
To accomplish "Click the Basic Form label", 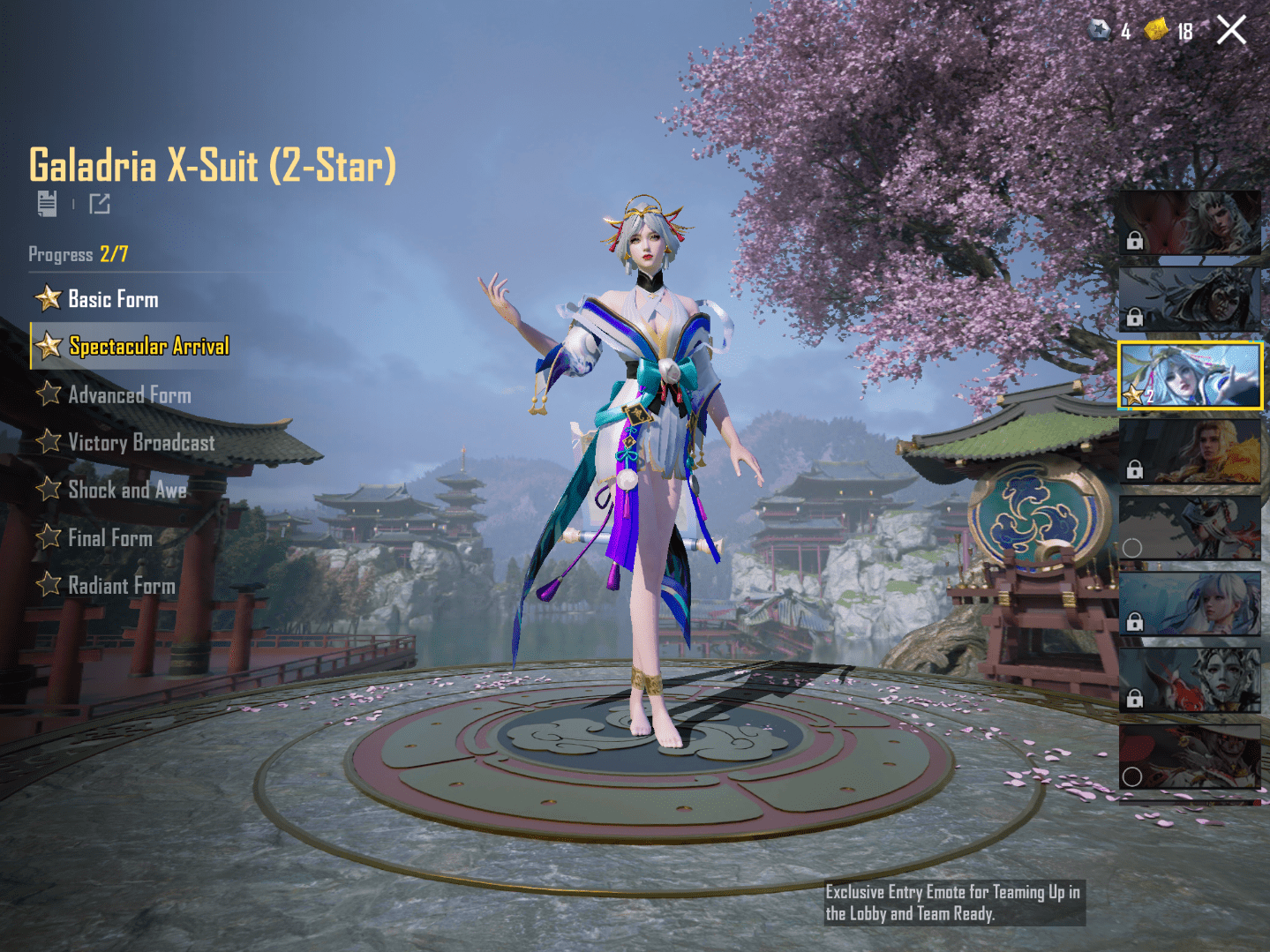I will (113, 298).
